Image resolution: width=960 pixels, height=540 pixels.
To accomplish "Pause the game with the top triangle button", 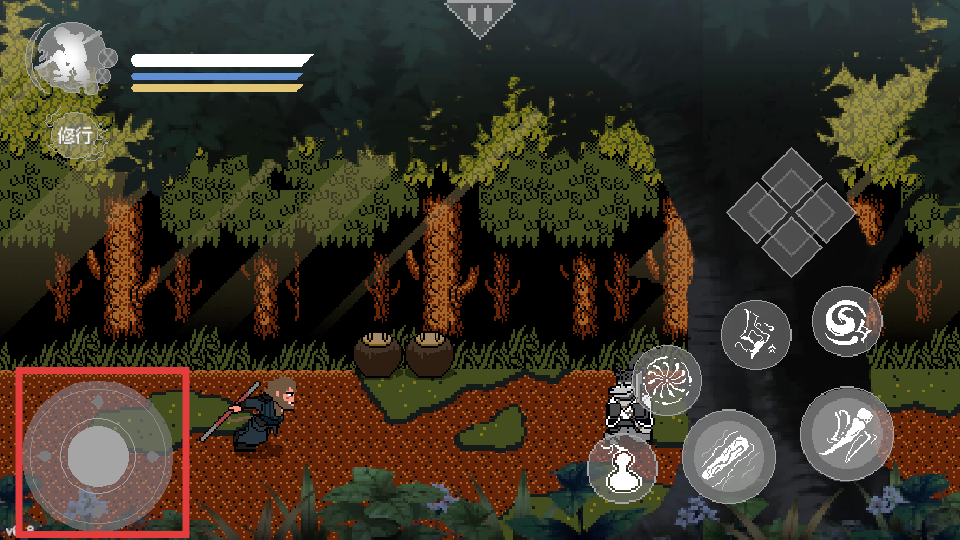I will (480, 17).
